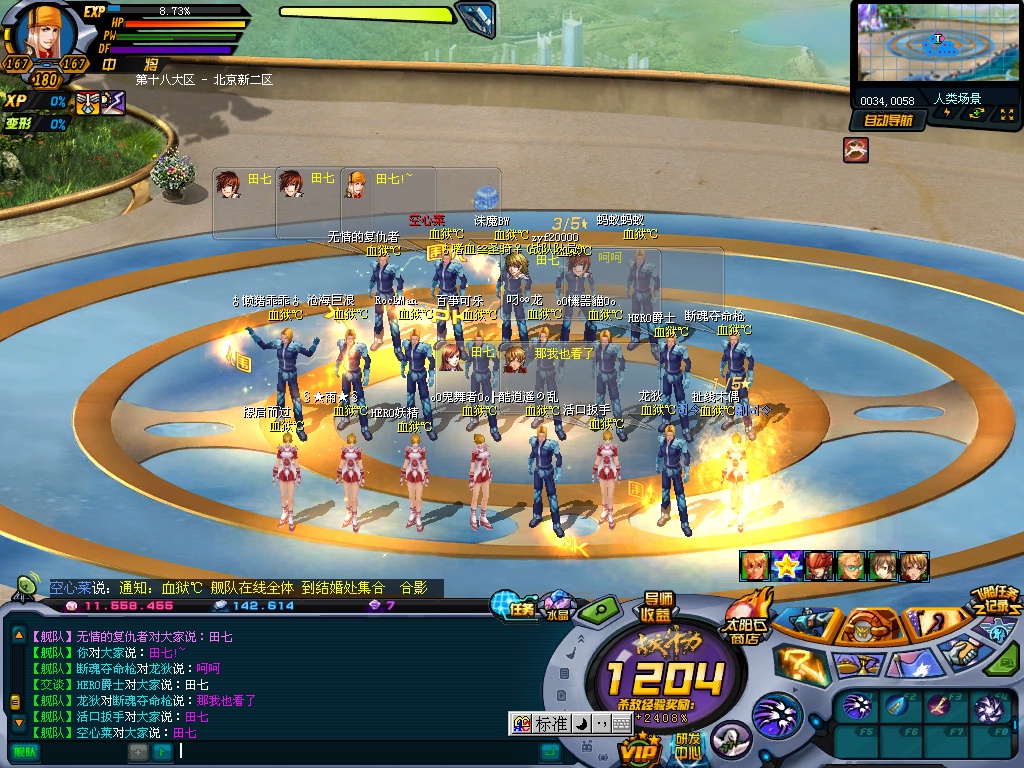
Task: Click the chat scroll-up arrow
Action: tap(17, 635)
